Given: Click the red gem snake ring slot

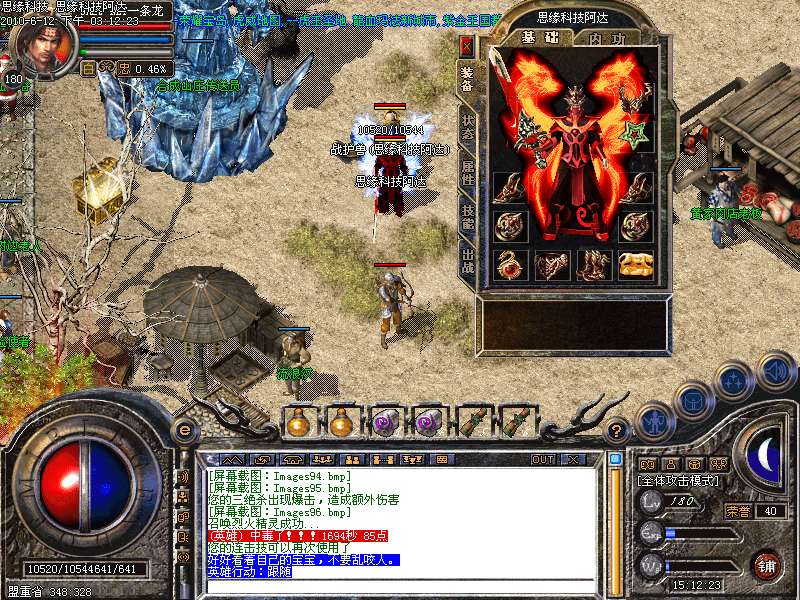Looking at the screenshot, I should pyautogui.click(x=510, y=264).
